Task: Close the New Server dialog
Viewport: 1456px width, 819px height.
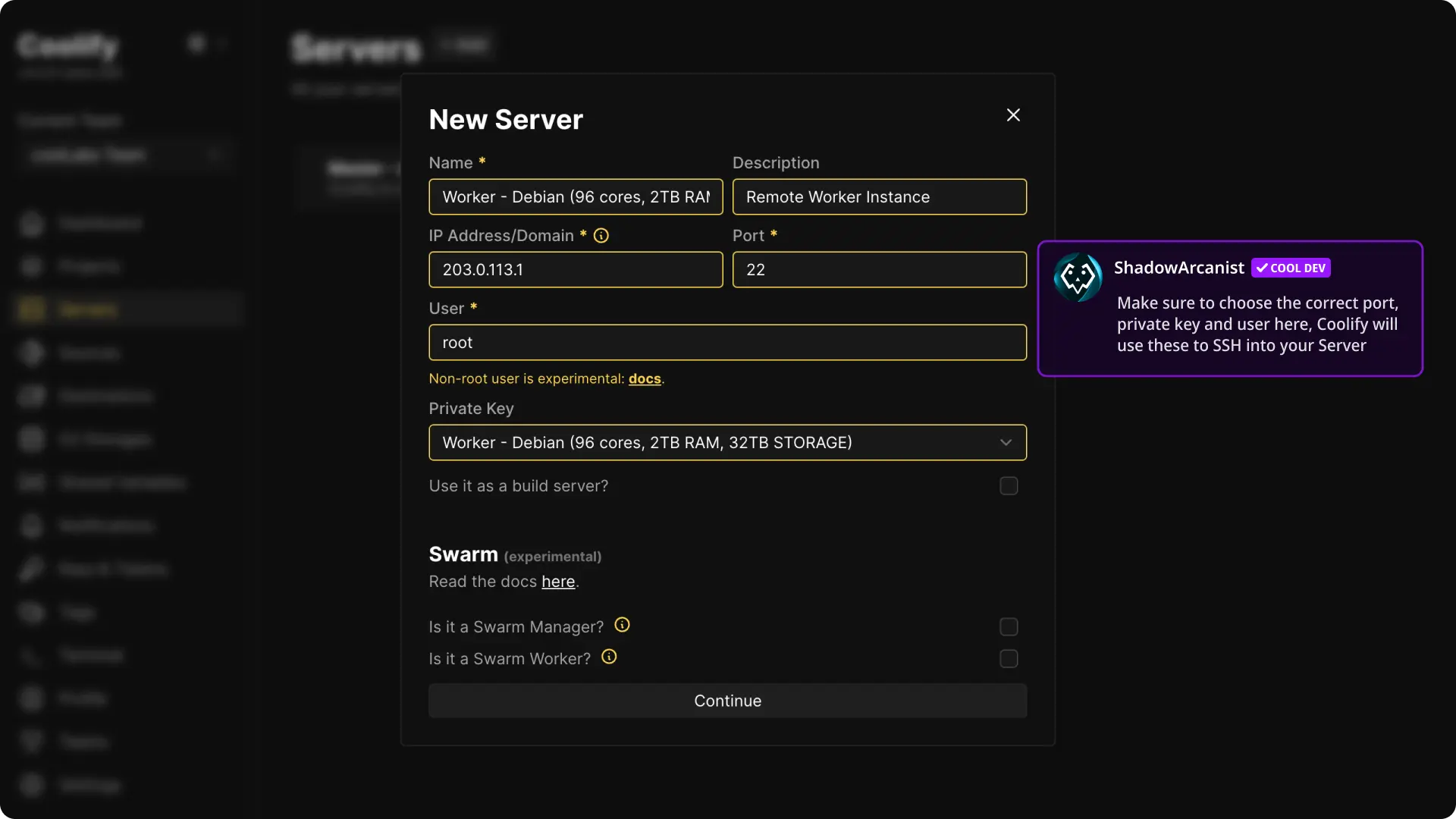Action: point(1013,115)
